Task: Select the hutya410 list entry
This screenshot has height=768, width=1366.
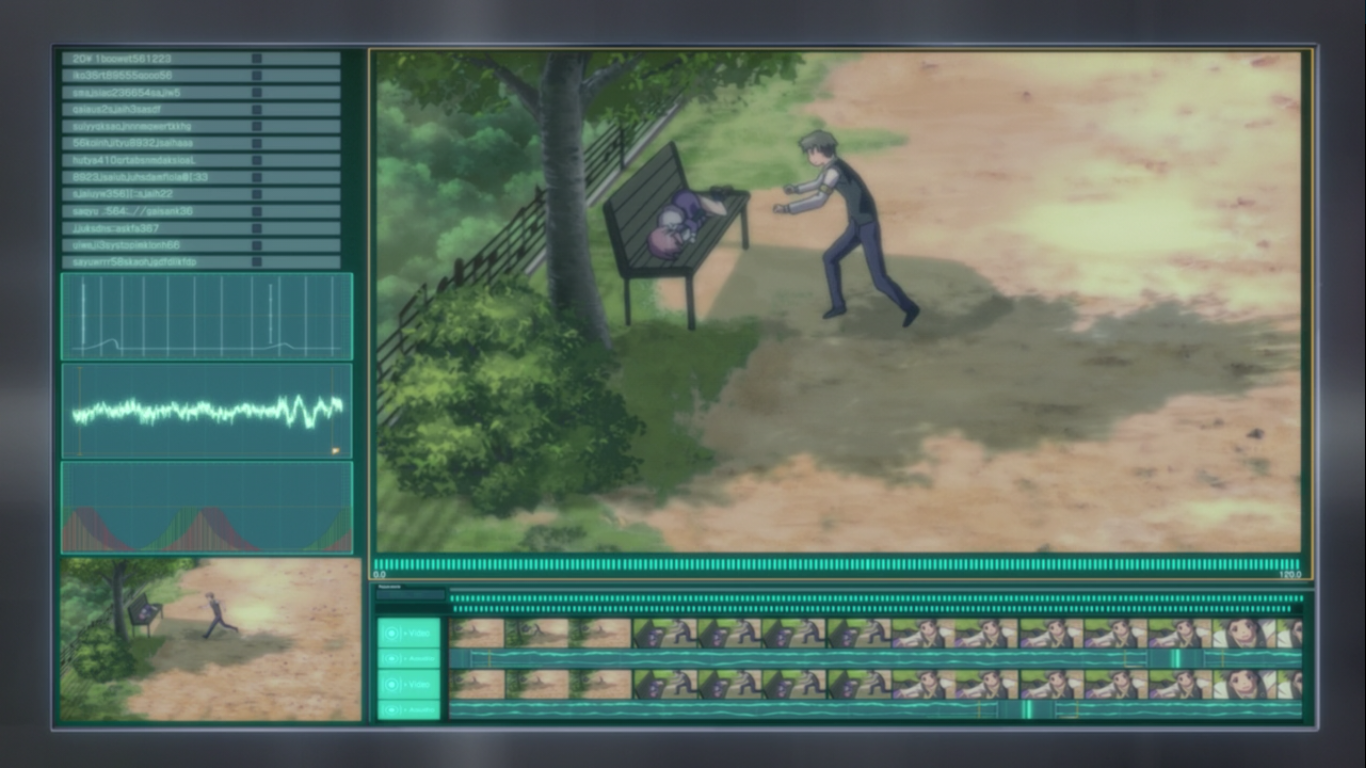Action: coord(200,160)
